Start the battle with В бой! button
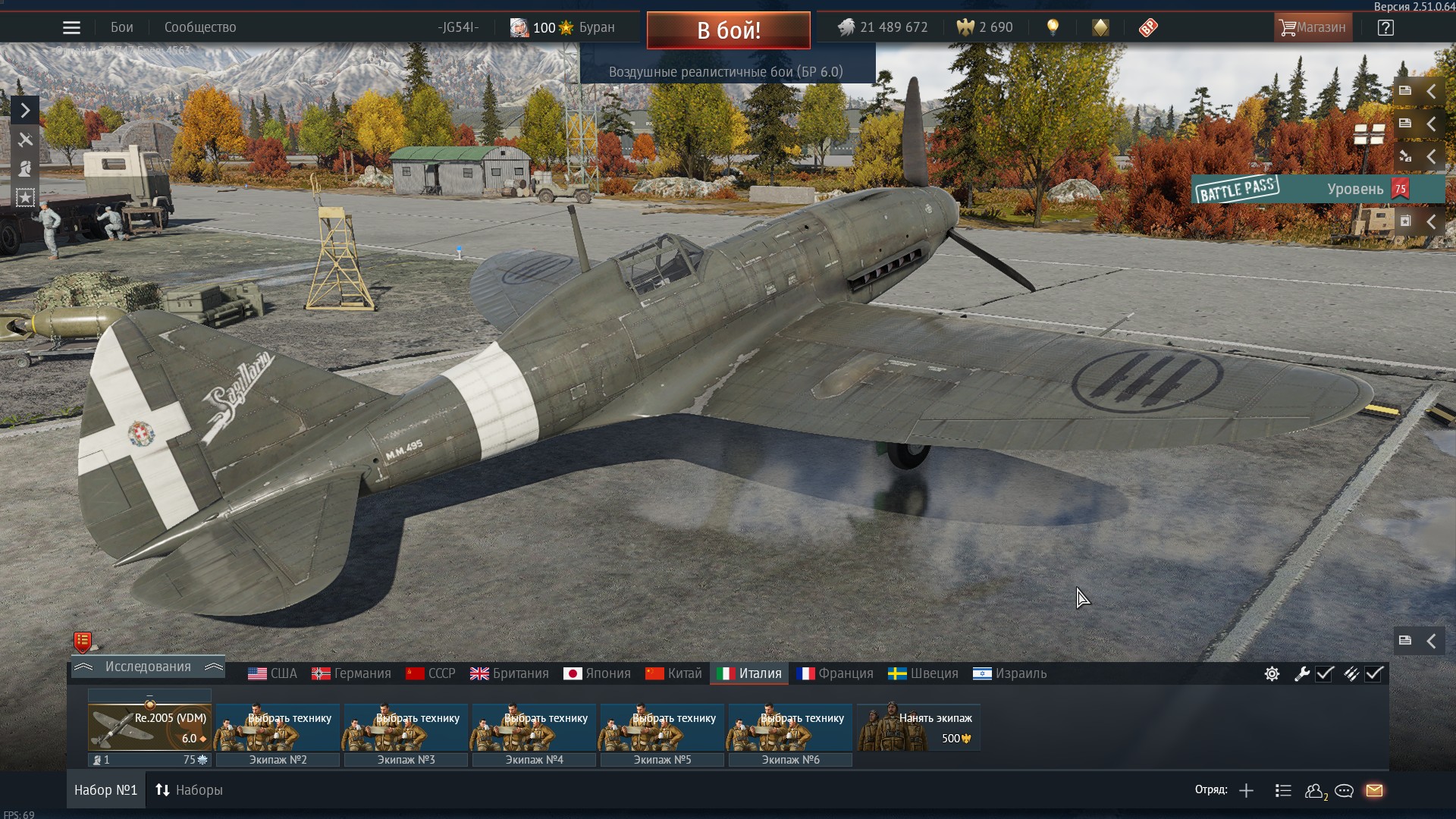1456x819 pixels. 728,30
